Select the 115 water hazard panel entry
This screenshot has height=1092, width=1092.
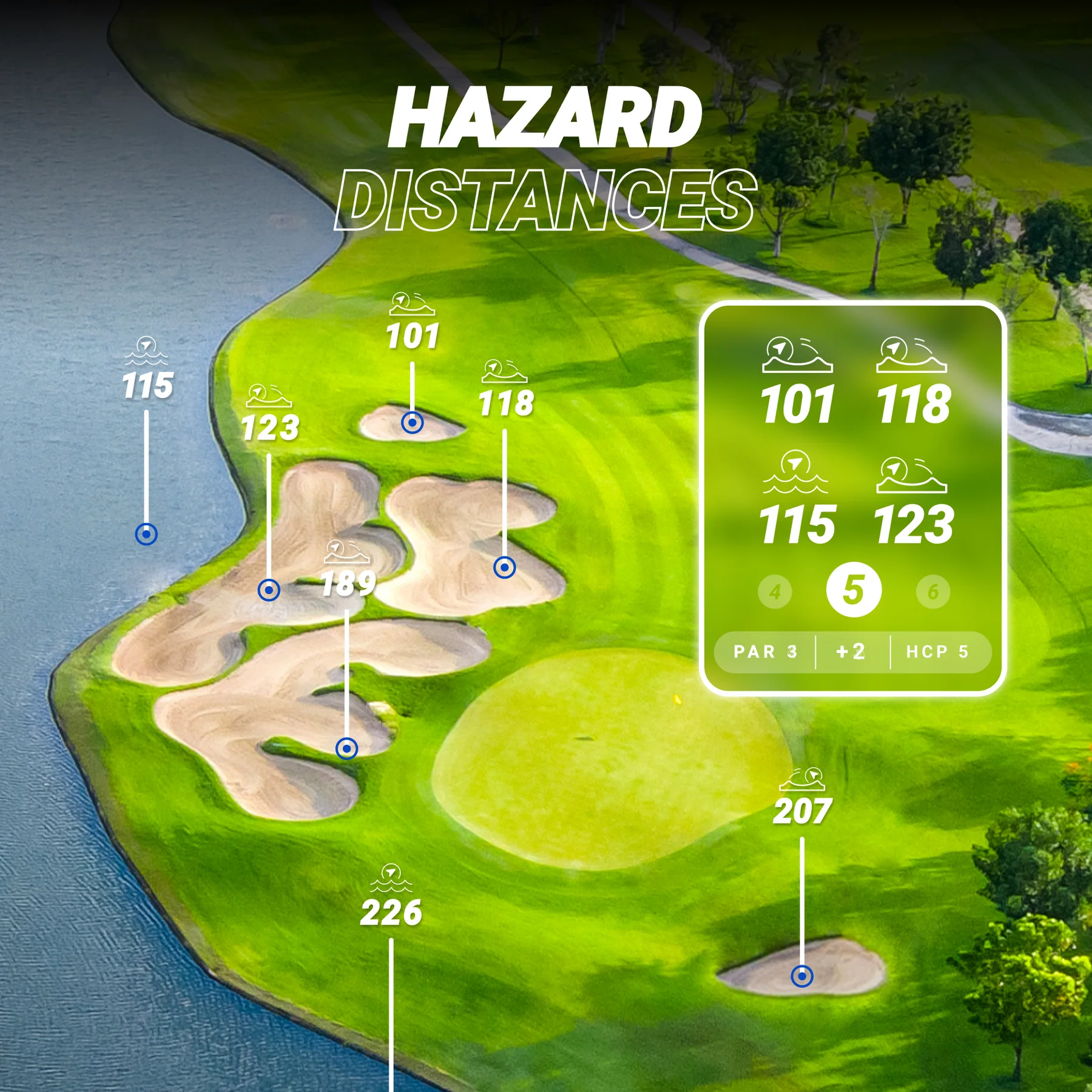click(797, 524)
